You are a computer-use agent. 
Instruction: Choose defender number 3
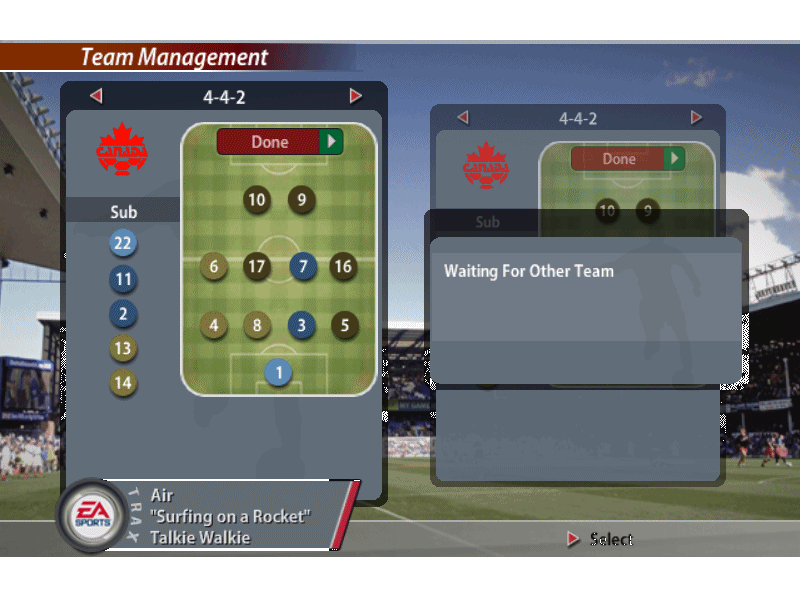[303, 325]
